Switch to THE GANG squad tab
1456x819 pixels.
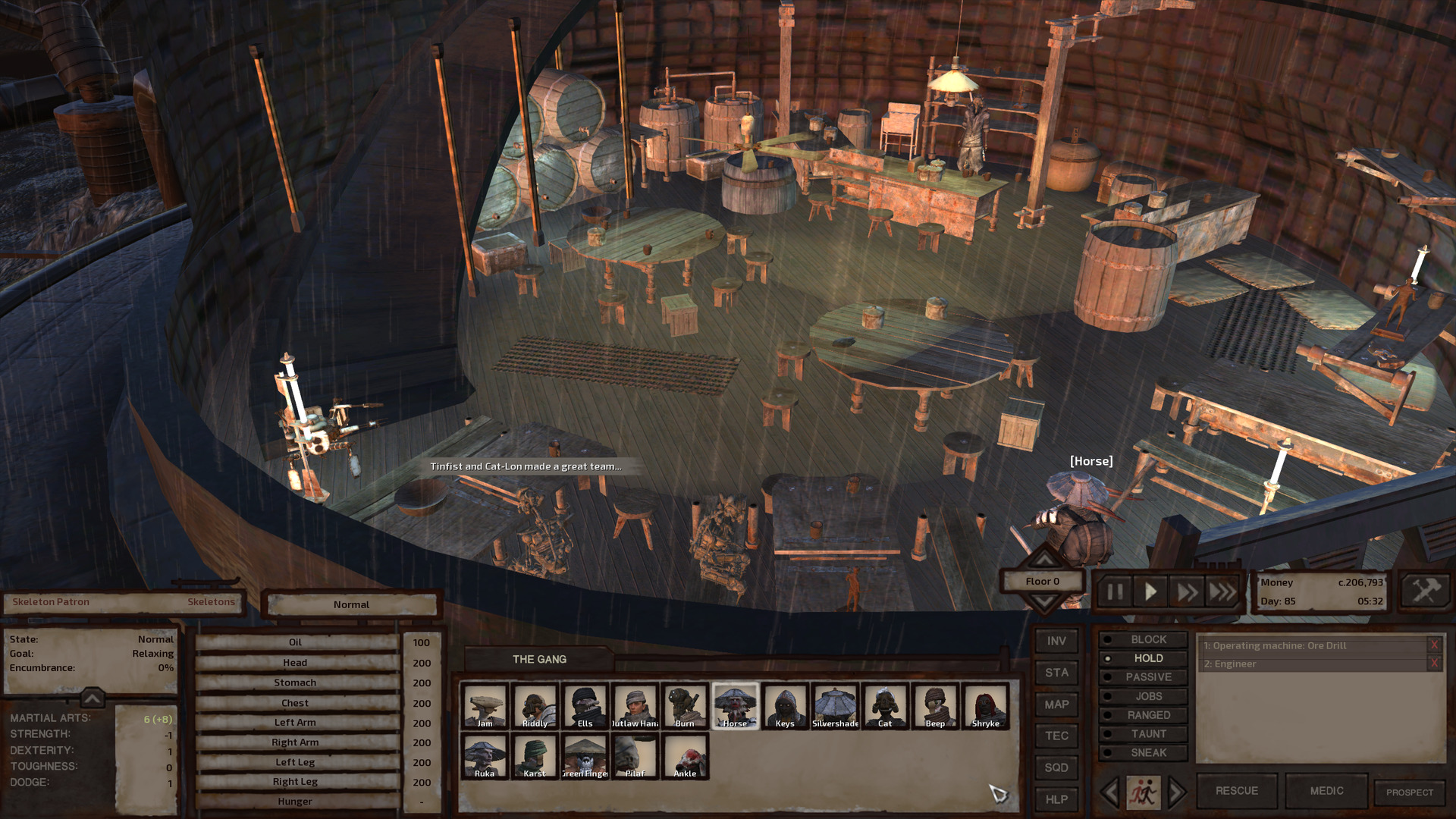[x=539, y=659]
